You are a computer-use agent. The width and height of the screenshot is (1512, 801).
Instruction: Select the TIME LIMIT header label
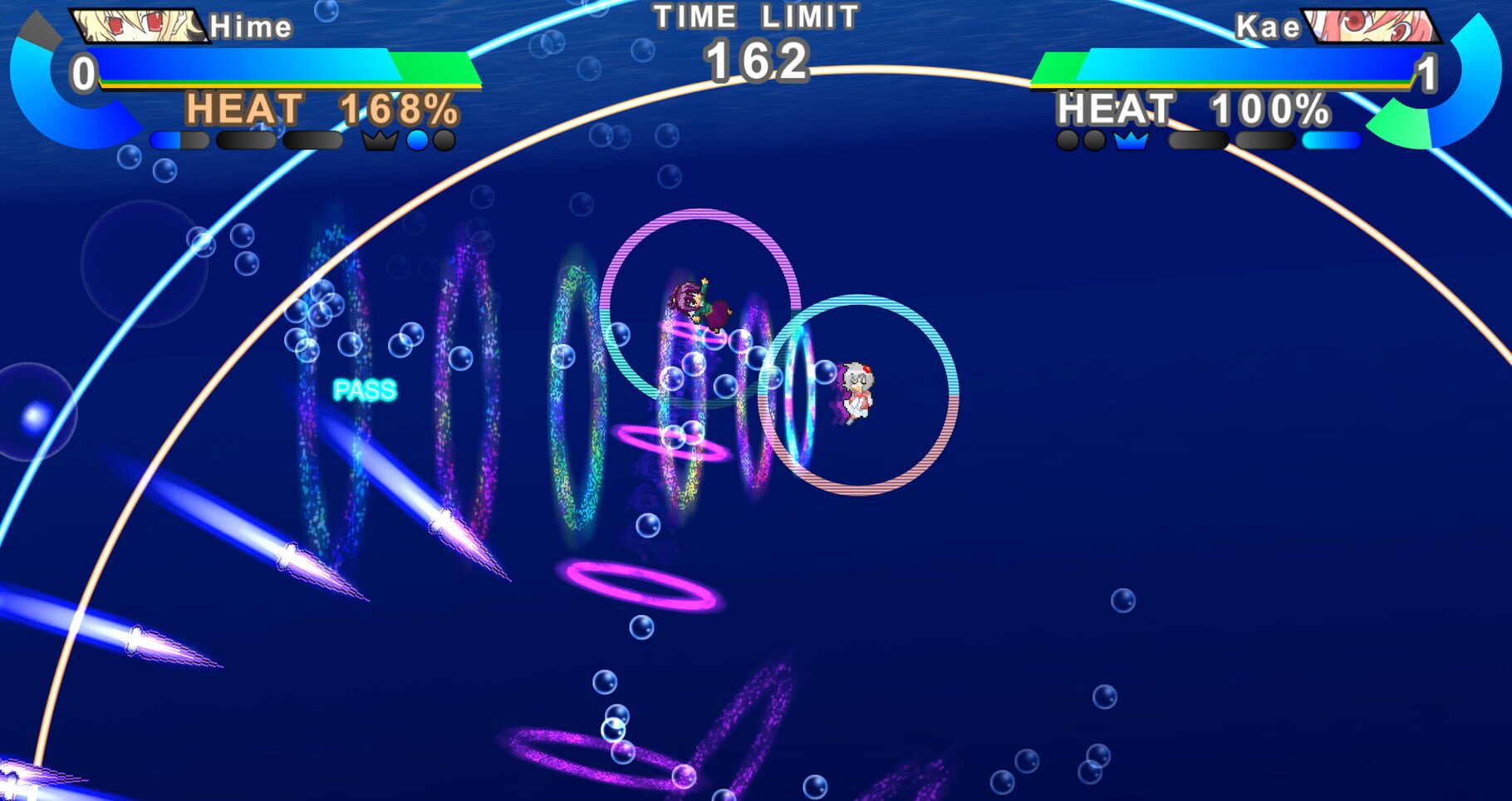[x=754, y=15]
